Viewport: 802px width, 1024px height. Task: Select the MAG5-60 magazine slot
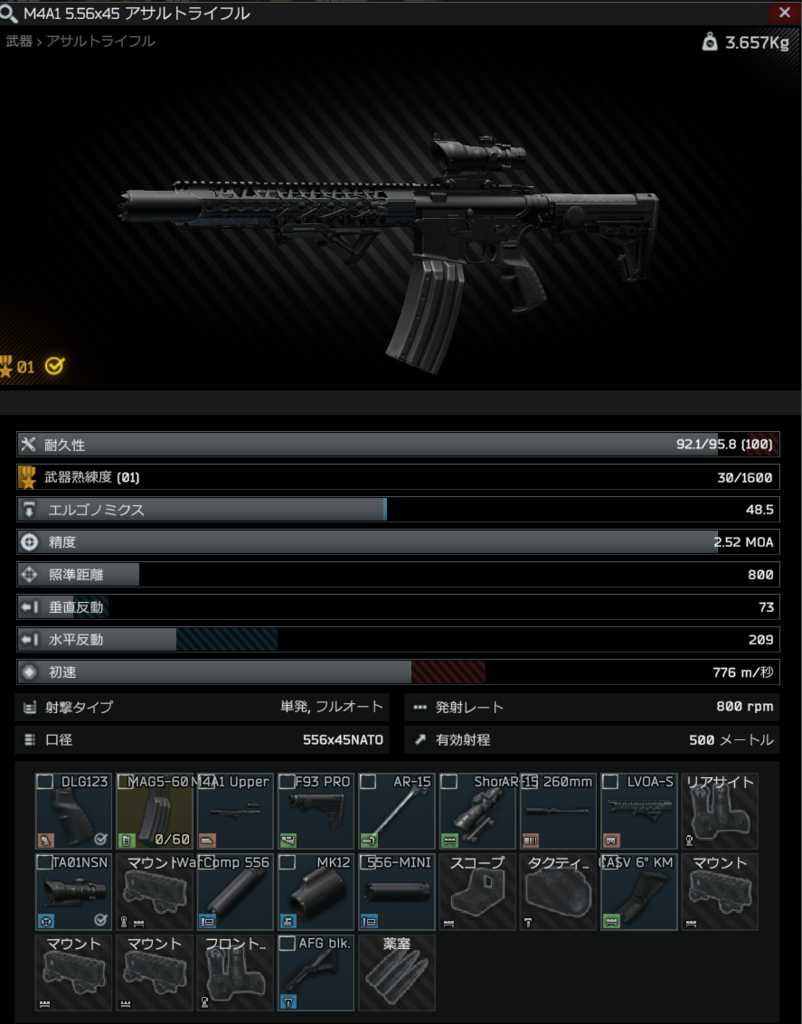pyautogui.click(x=155, y=812)
